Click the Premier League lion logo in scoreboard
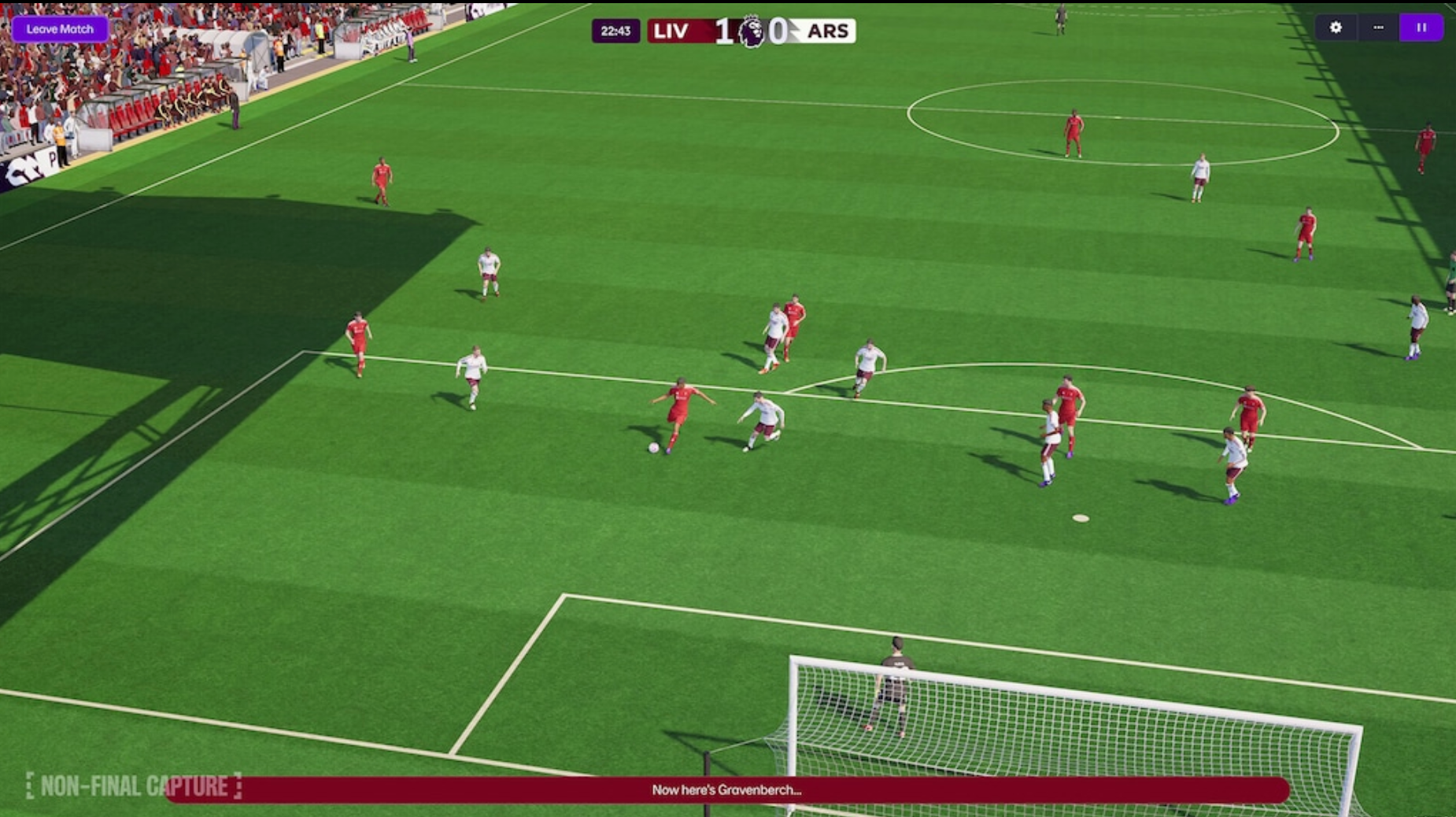Viewport: 1456px width, 817px height. tap(751, 31)
